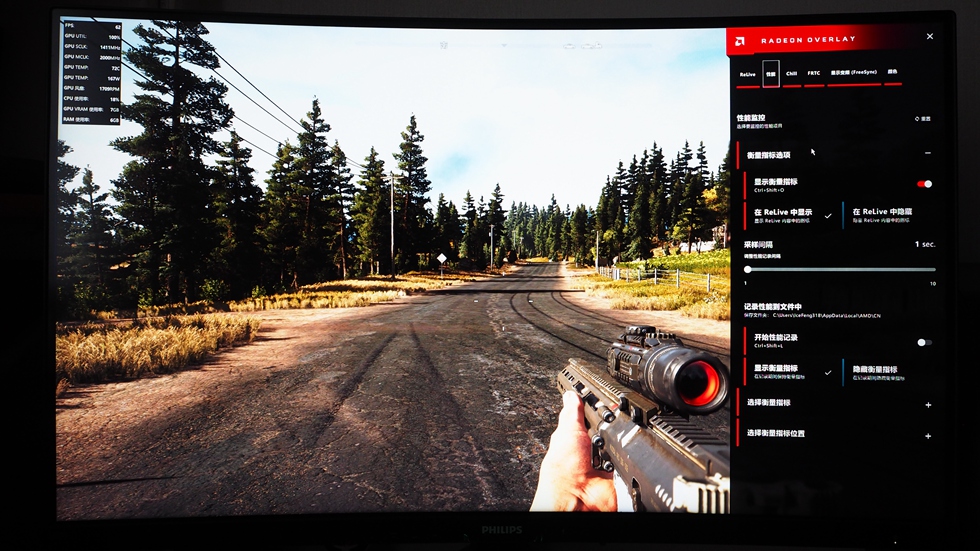Open the Chill tab
The height and width of the screenshot is (551, 980).
point(791,74)
